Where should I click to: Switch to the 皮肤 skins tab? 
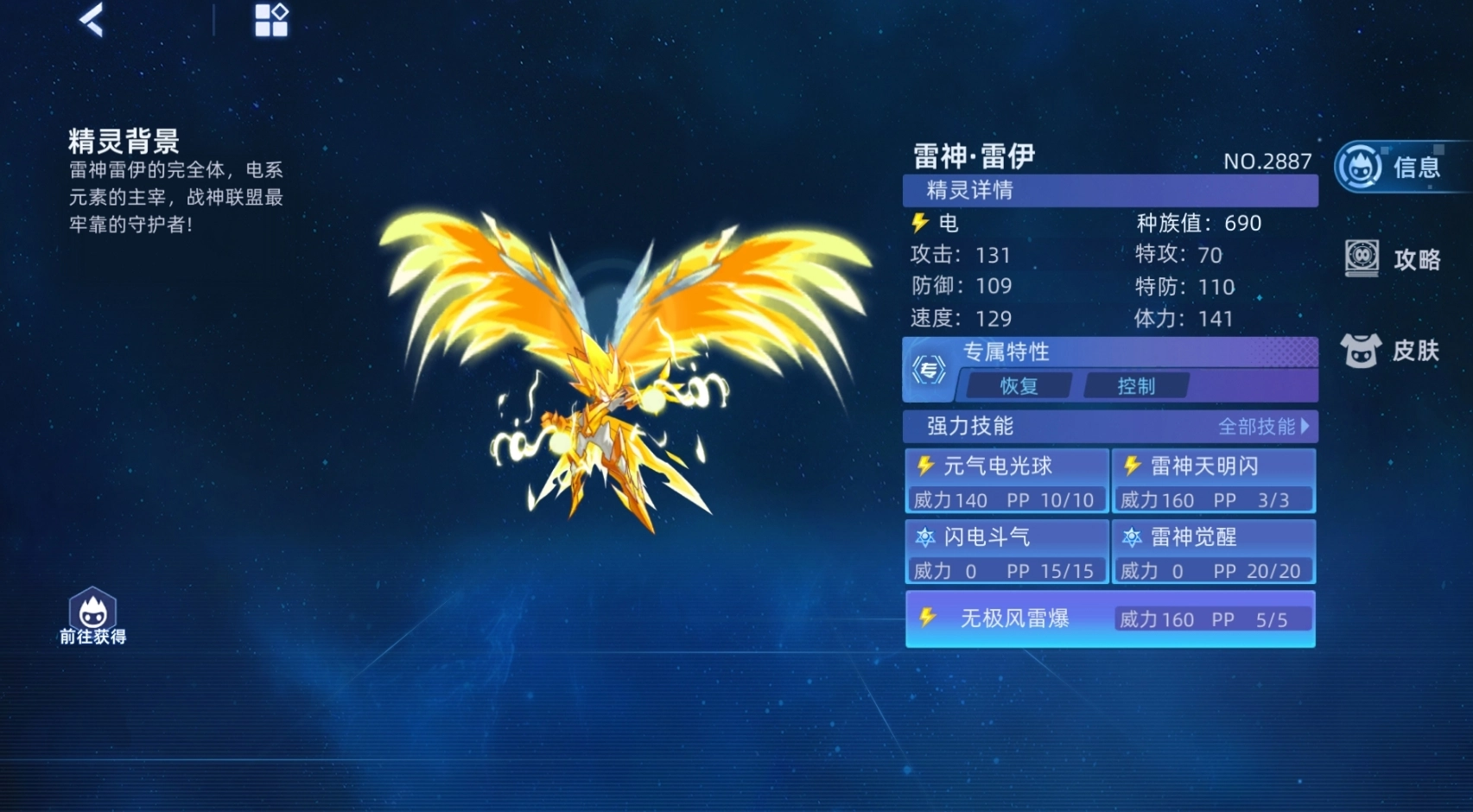click(x=1390, y=350)
